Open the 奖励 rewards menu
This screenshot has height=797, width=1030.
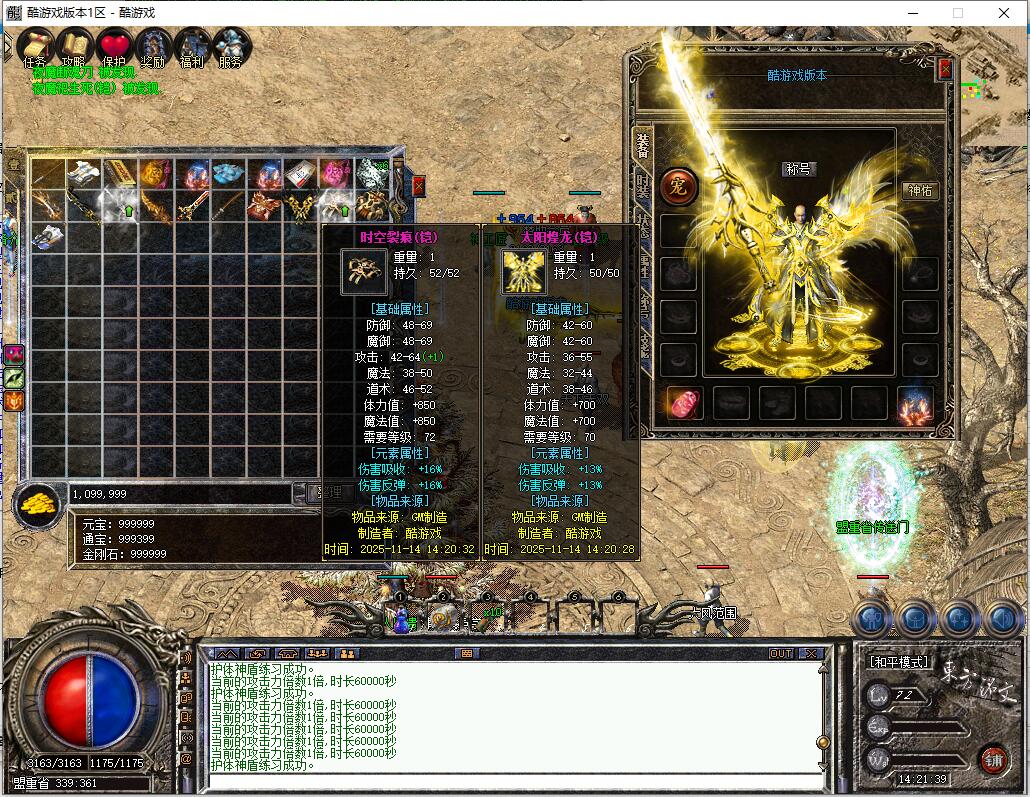153,46
